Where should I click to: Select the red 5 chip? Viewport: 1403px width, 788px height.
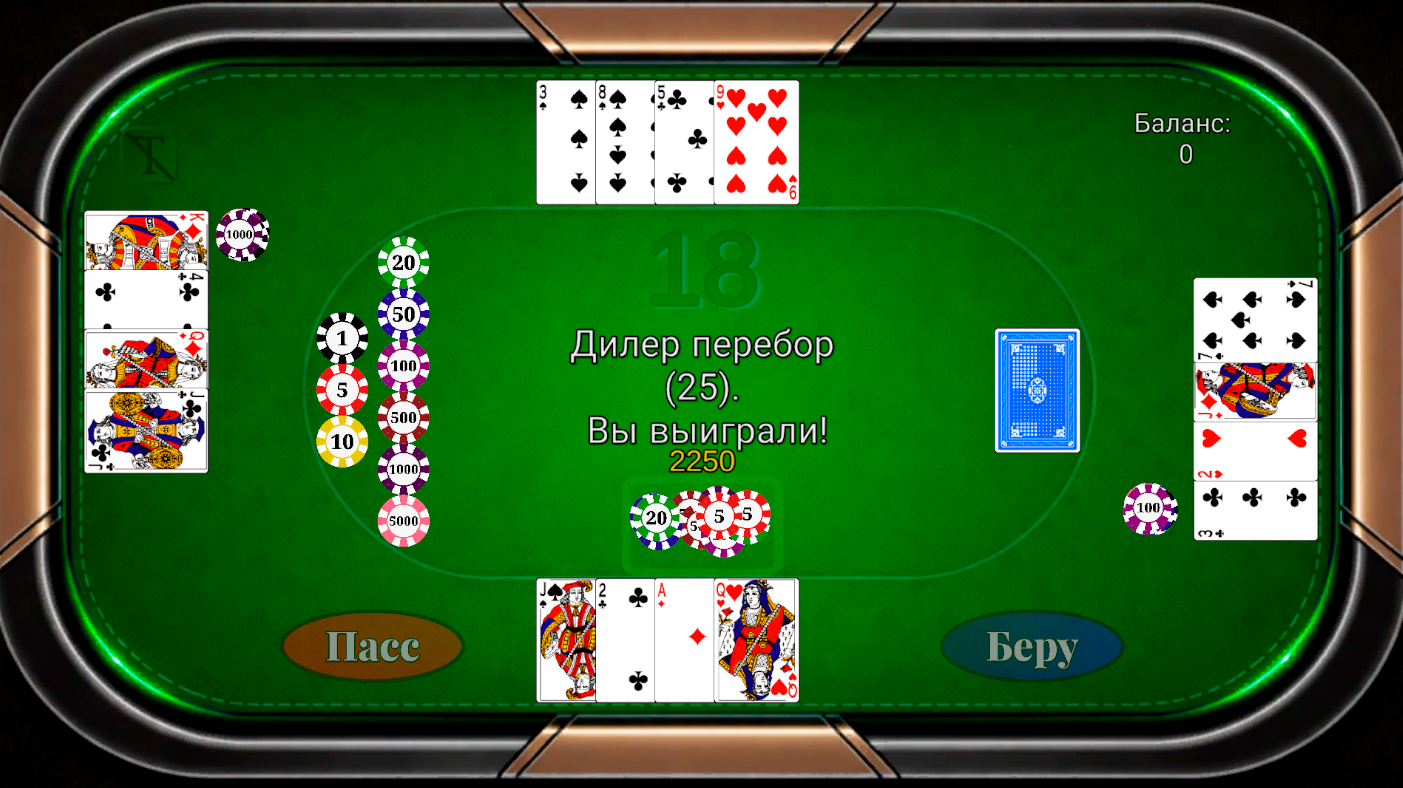coord(340,389)
